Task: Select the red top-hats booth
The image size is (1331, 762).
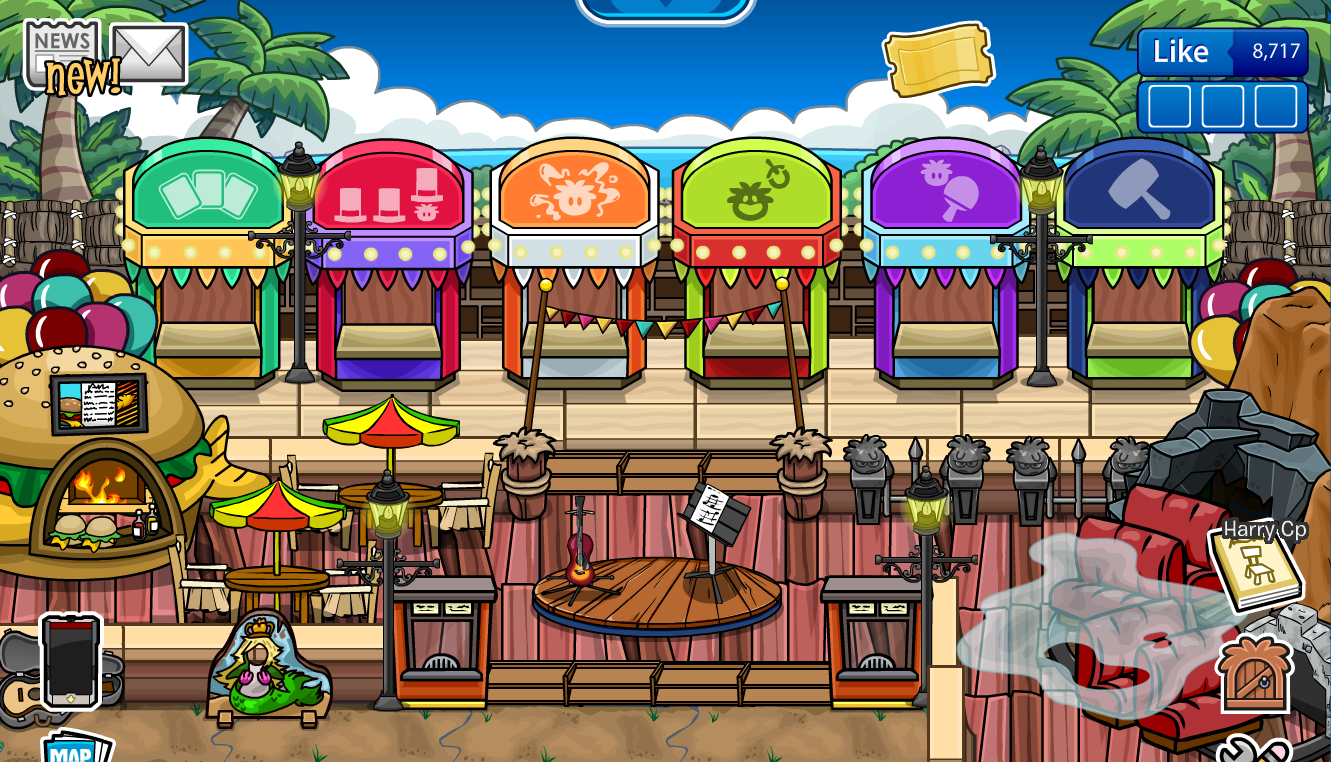Action: (392, 195)
